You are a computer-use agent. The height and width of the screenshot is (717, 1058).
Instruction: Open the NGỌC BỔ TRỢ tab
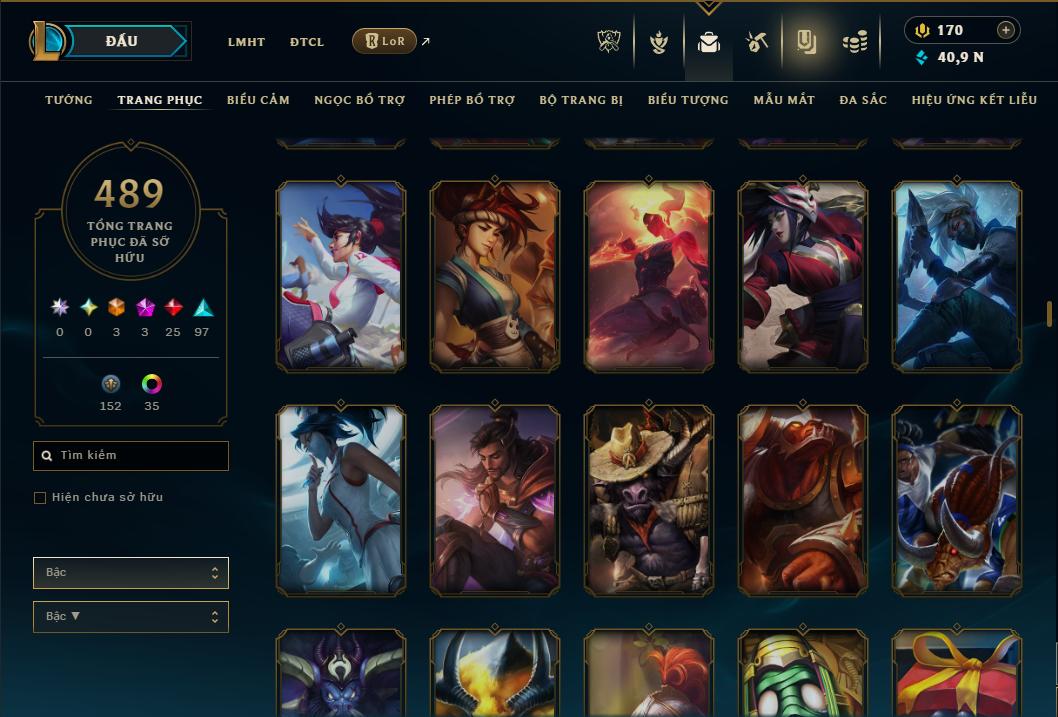359,100
